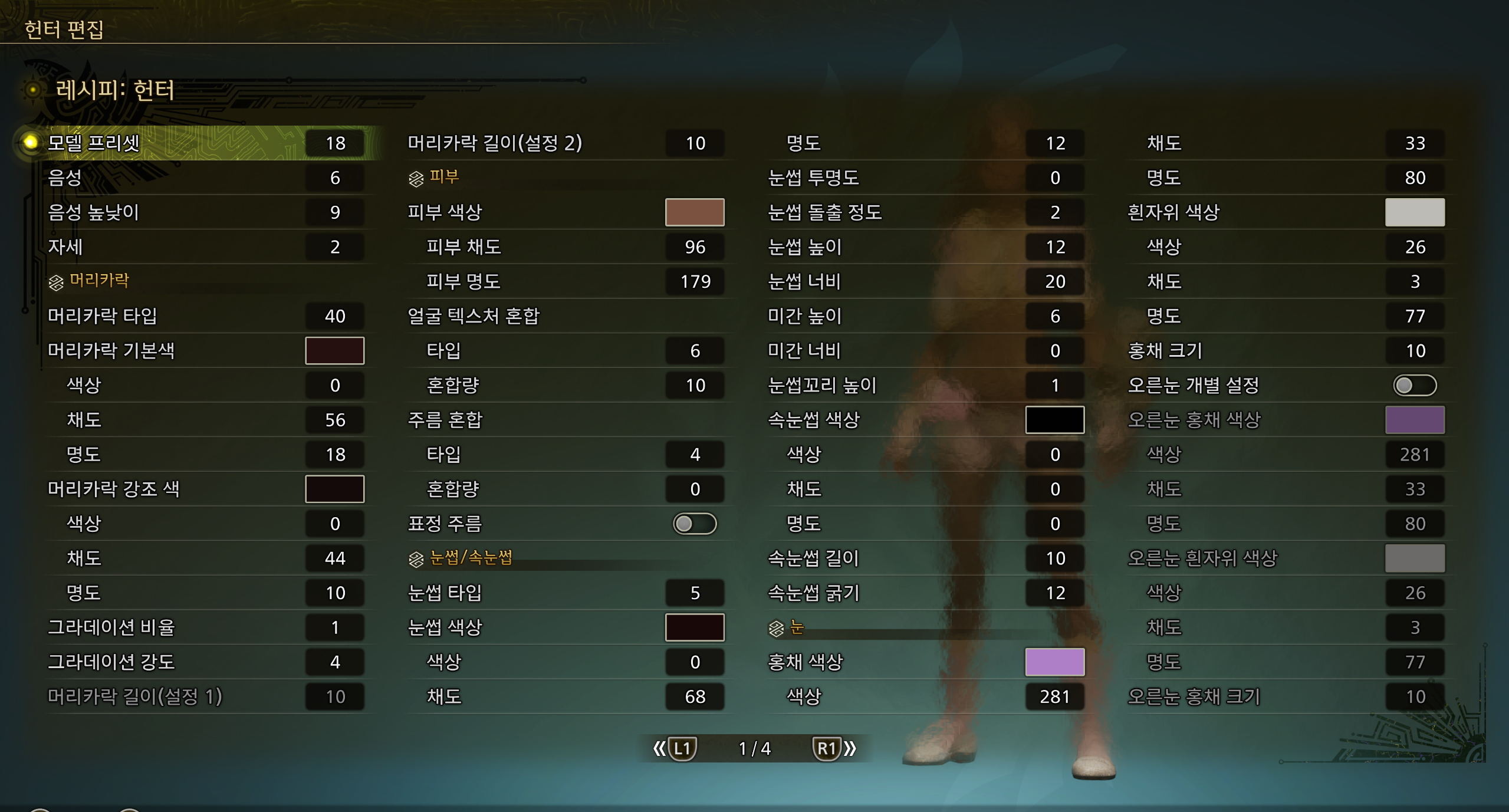Open the 홍채 색상 color swatch
This screenshot has height=812, width=1509.
1055,662
